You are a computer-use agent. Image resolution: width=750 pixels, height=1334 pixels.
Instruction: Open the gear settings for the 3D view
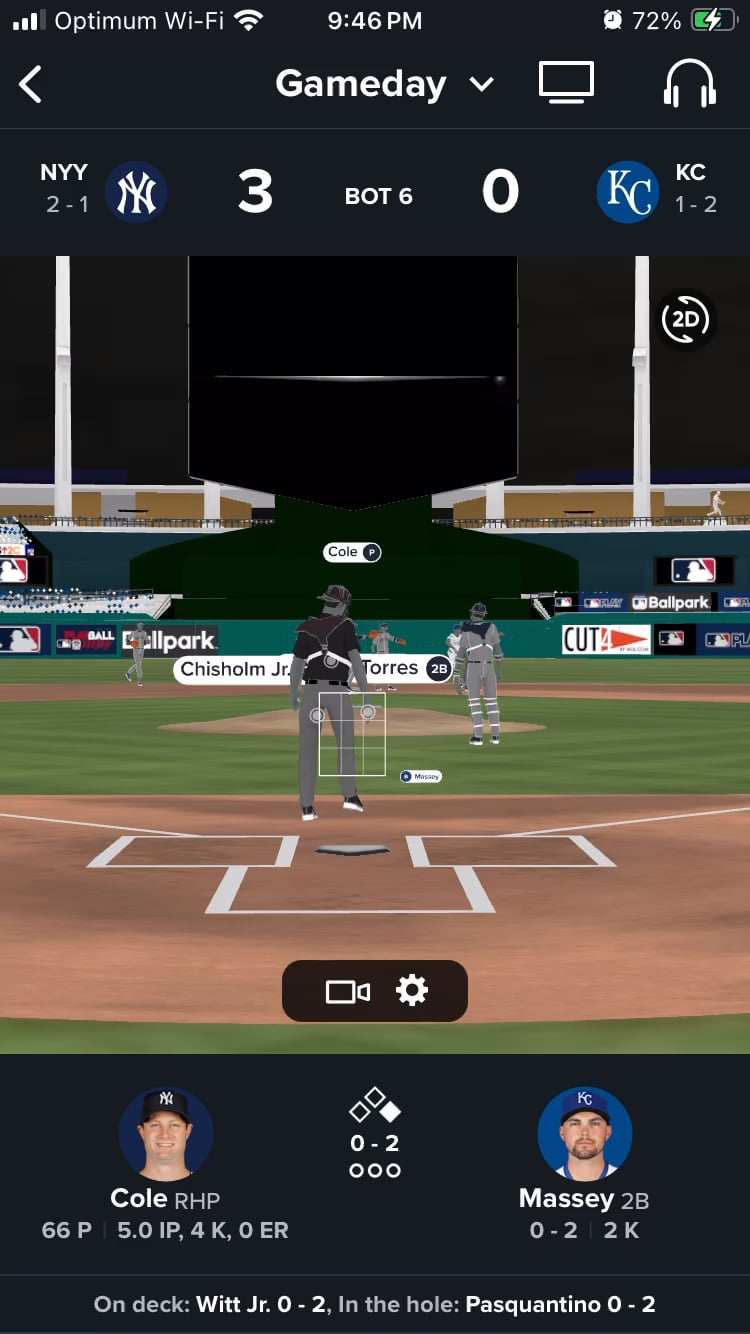tap(412, 991)
